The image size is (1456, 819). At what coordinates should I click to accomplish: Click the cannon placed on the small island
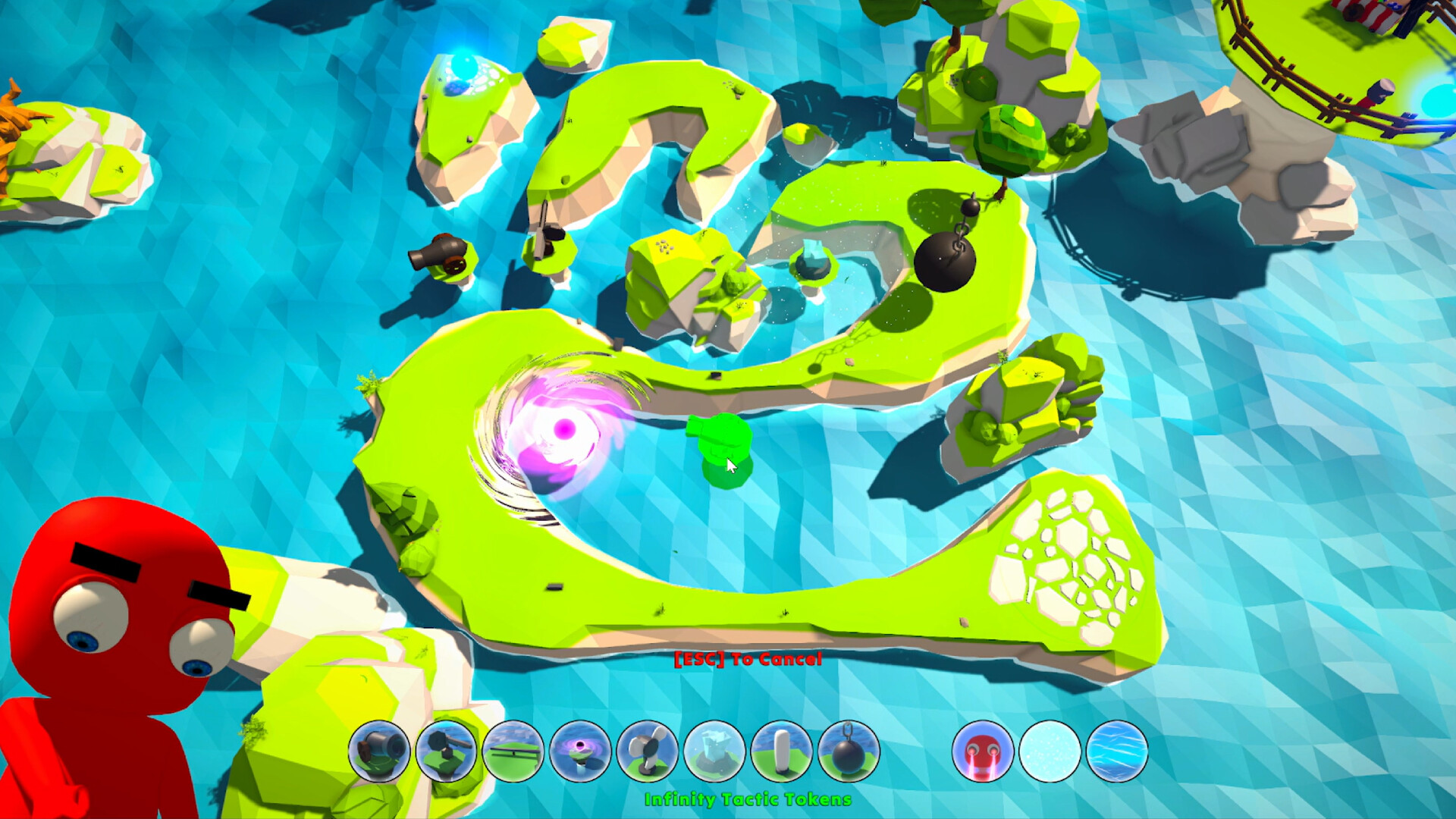coord(440,254)
